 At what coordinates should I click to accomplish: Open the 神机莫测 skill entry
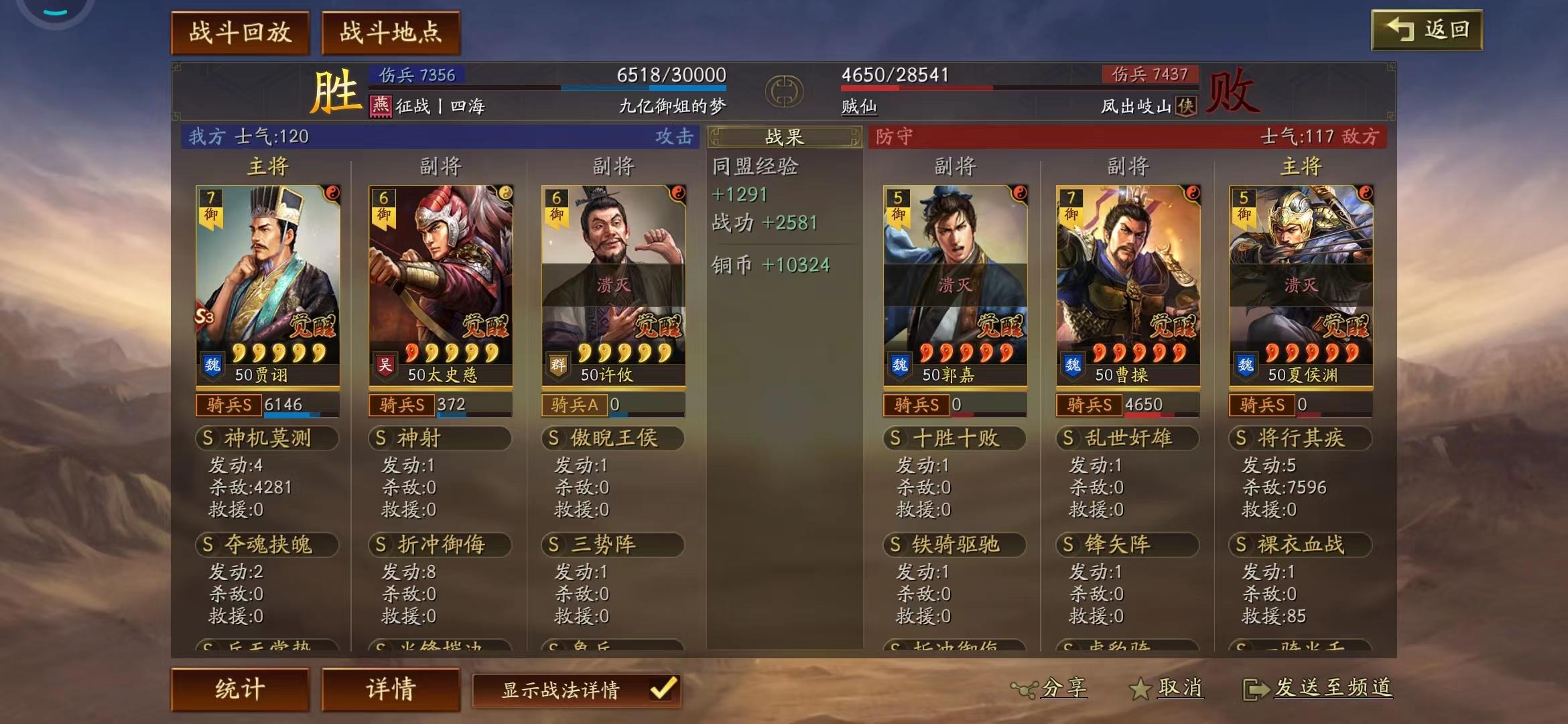coord(267,438)
